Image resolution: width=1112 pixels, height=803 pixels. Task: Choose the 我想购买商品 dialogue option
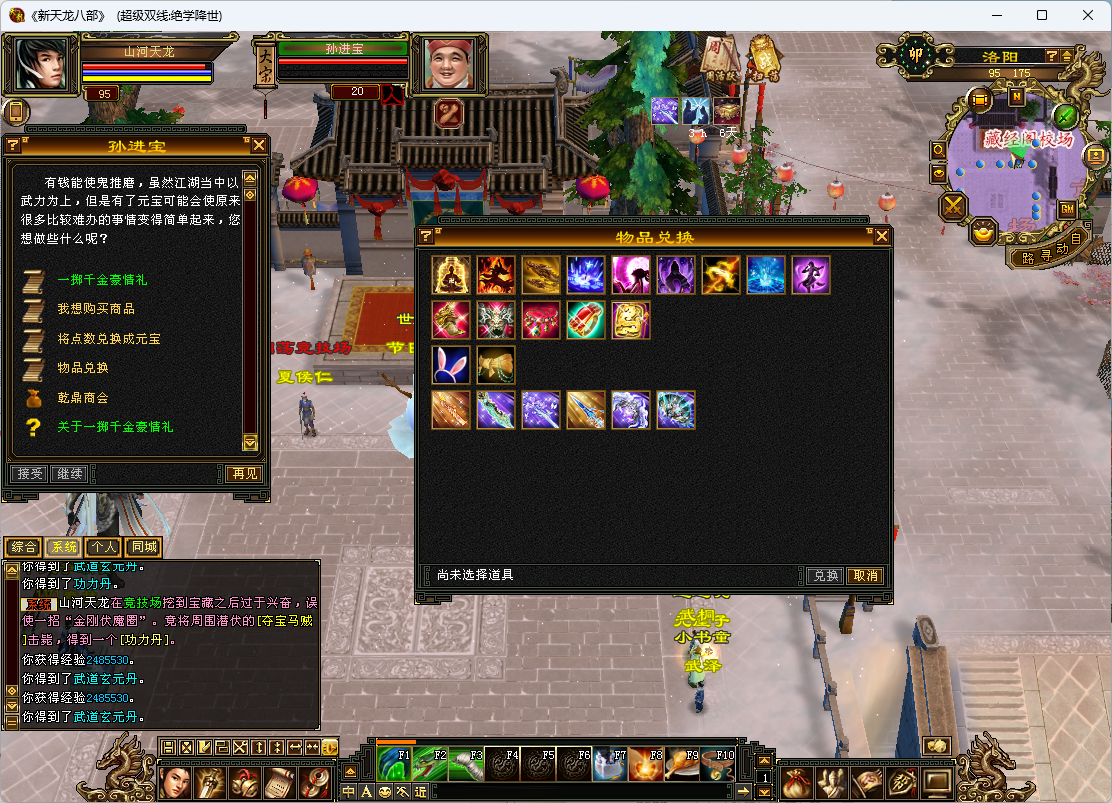click(96, 309)
